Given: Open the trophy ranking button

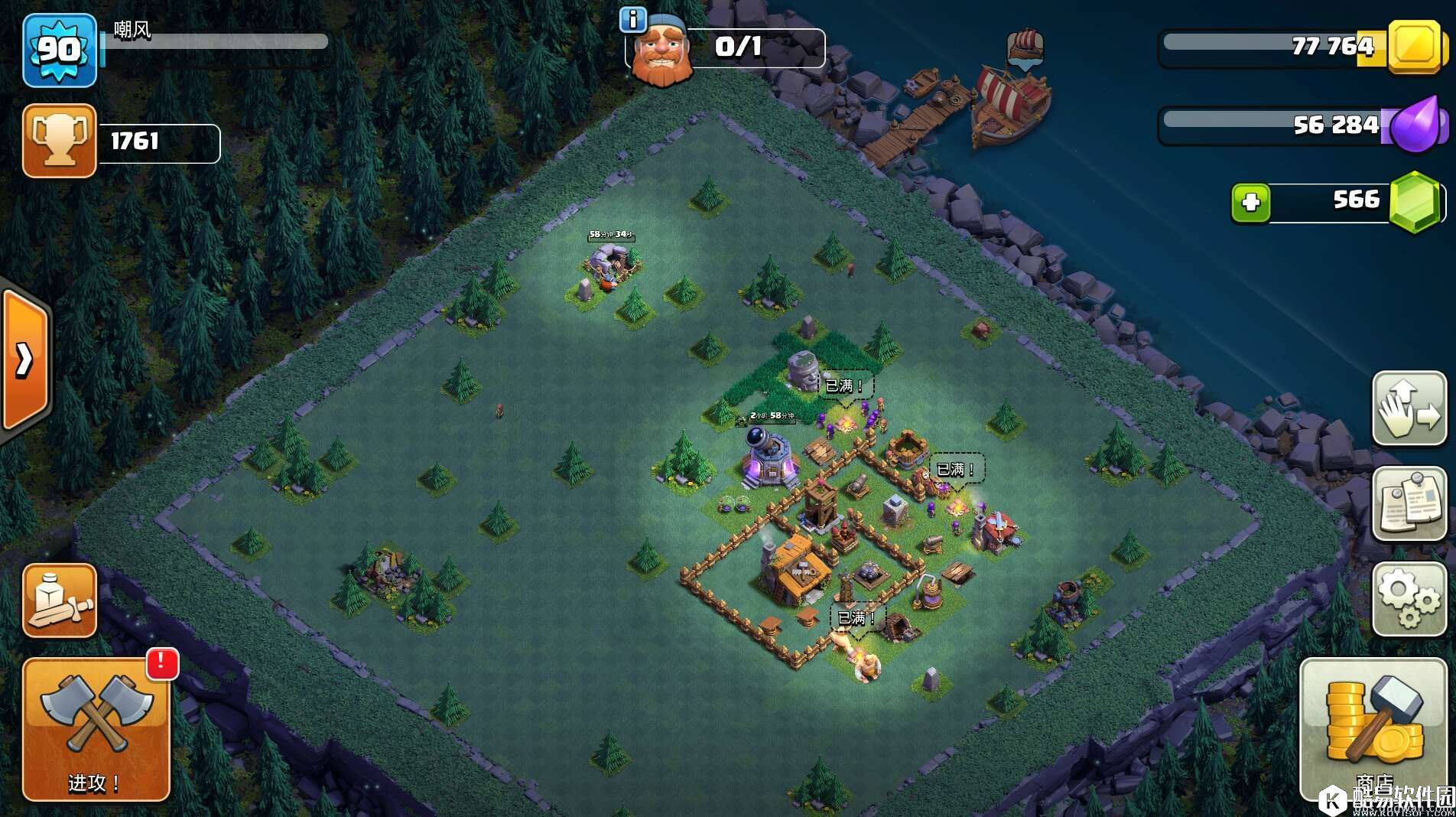Looking at the screenshot, I should [60, 141].
